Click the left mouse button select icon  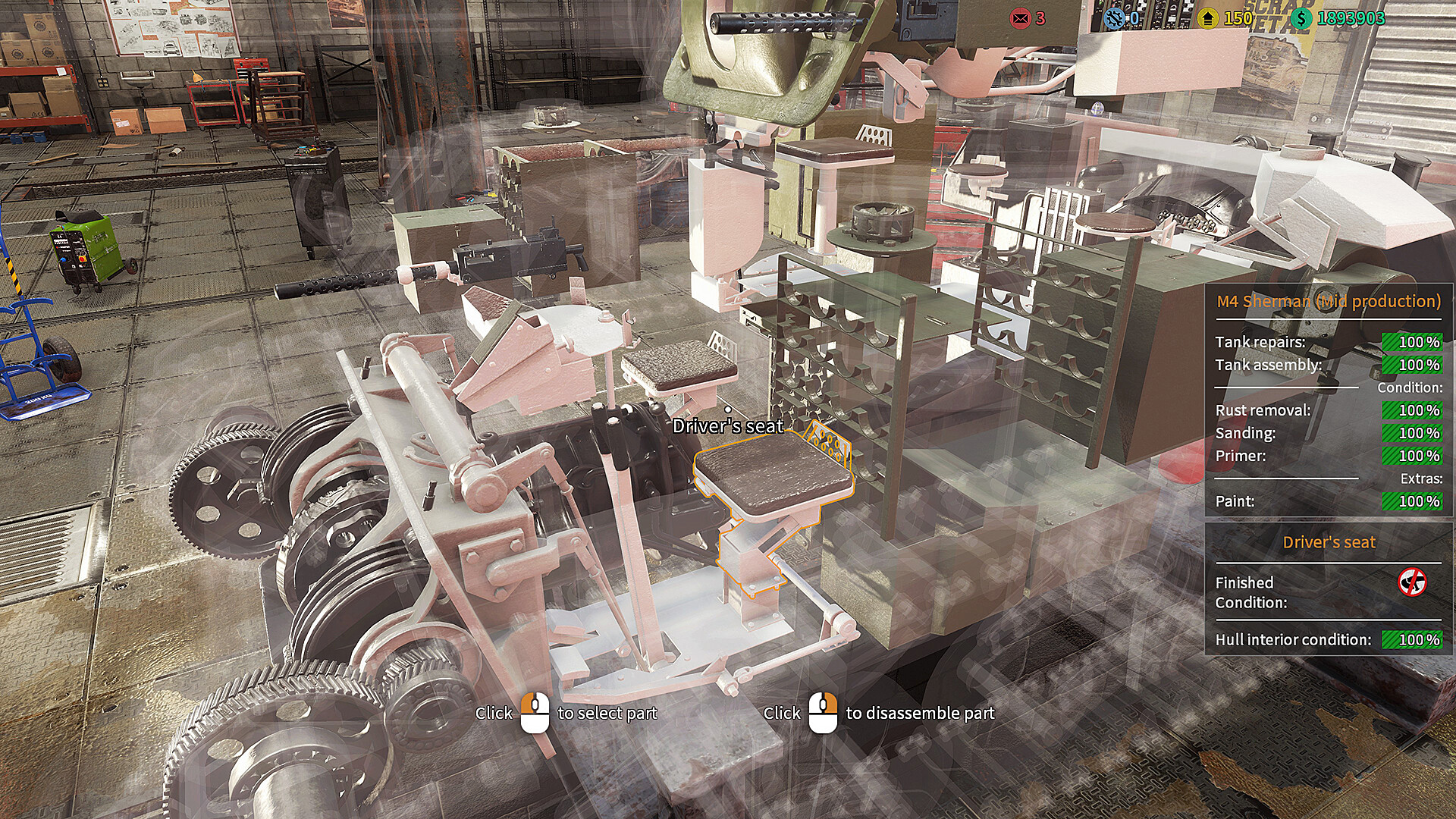(x=535, y=714)
